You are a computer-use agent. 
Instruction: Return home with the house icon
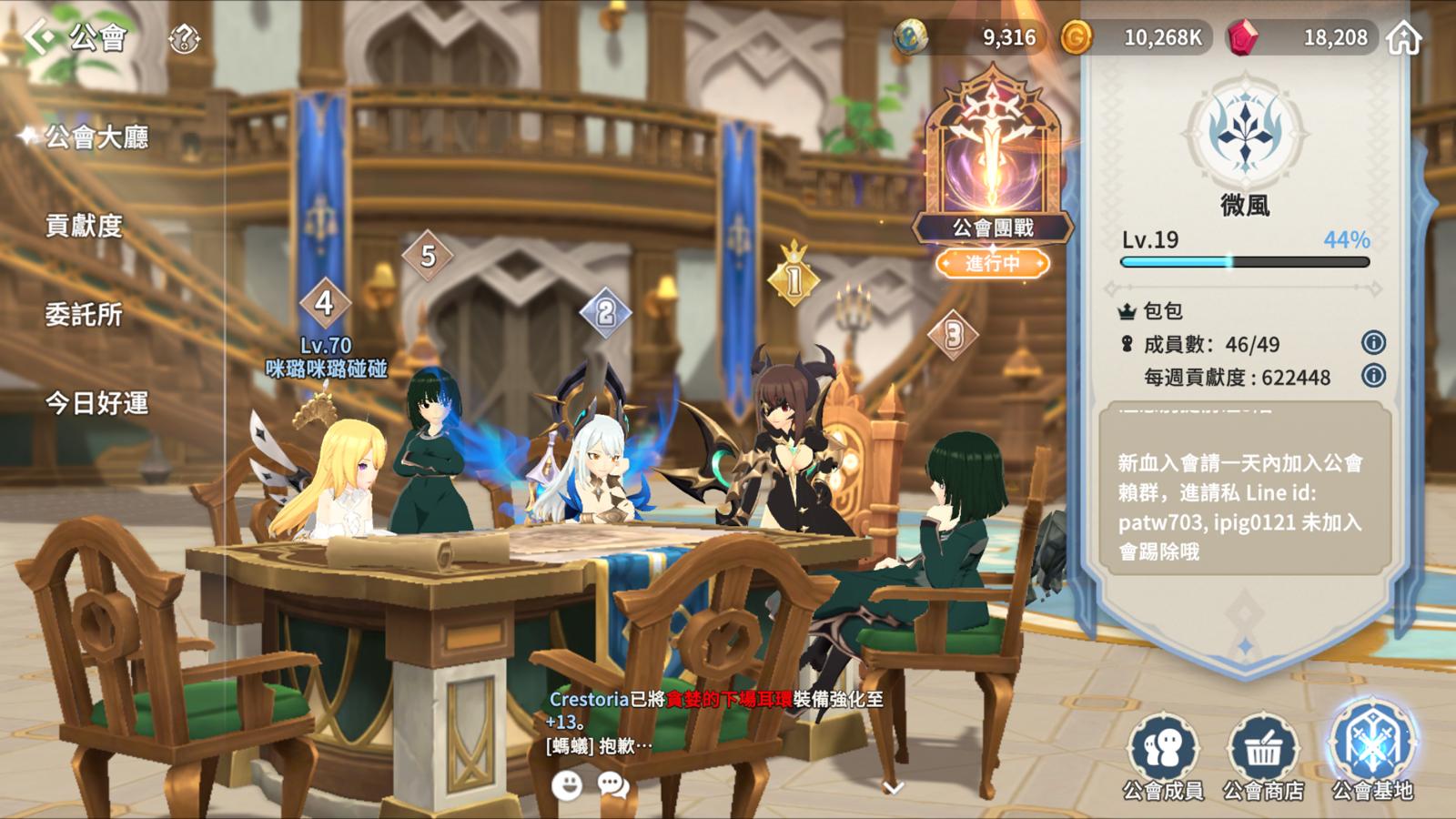(x=1404, y=38)
